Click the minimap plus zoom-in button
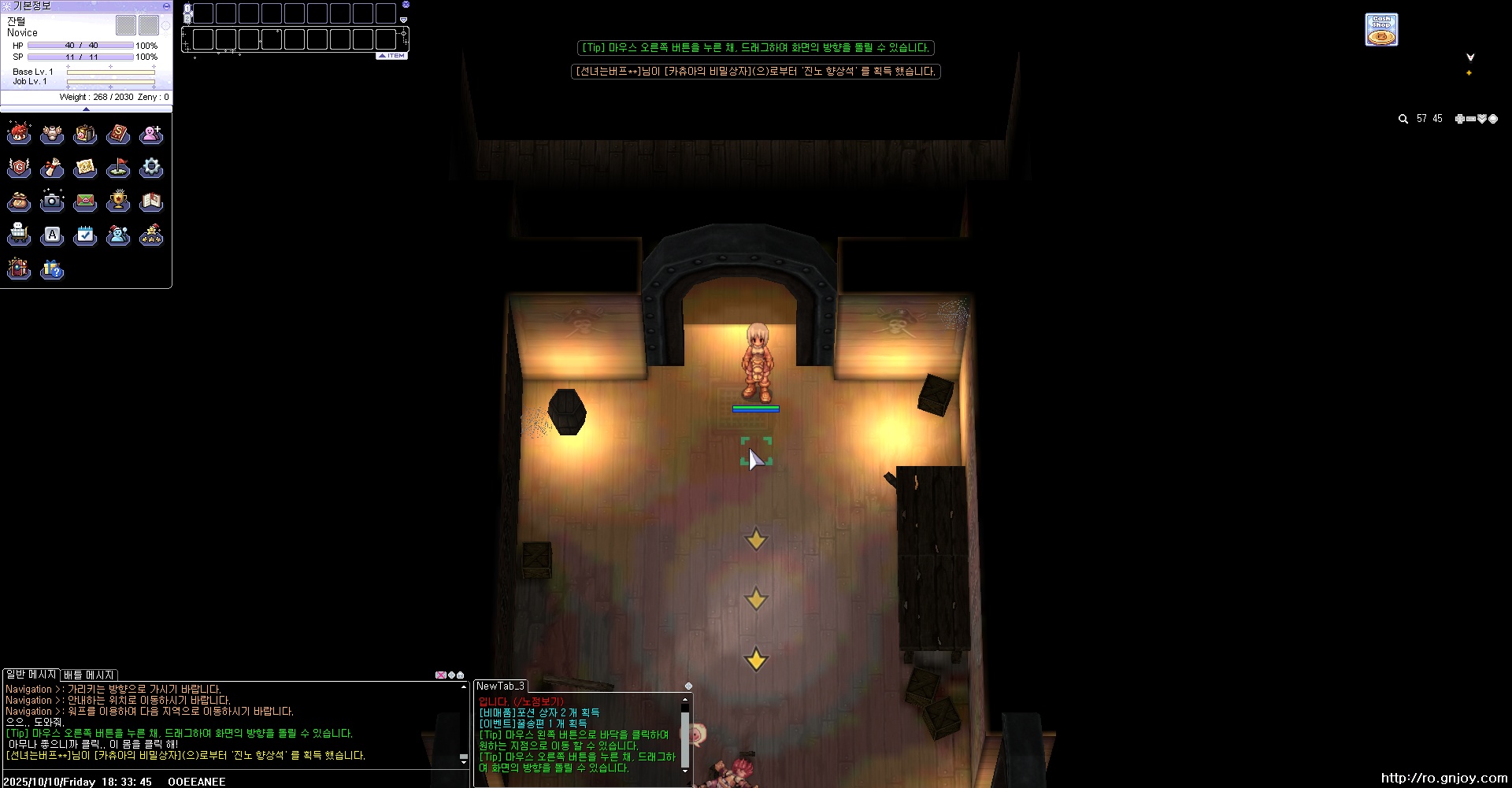The image size is (1512, 788). pos(1459,119)
